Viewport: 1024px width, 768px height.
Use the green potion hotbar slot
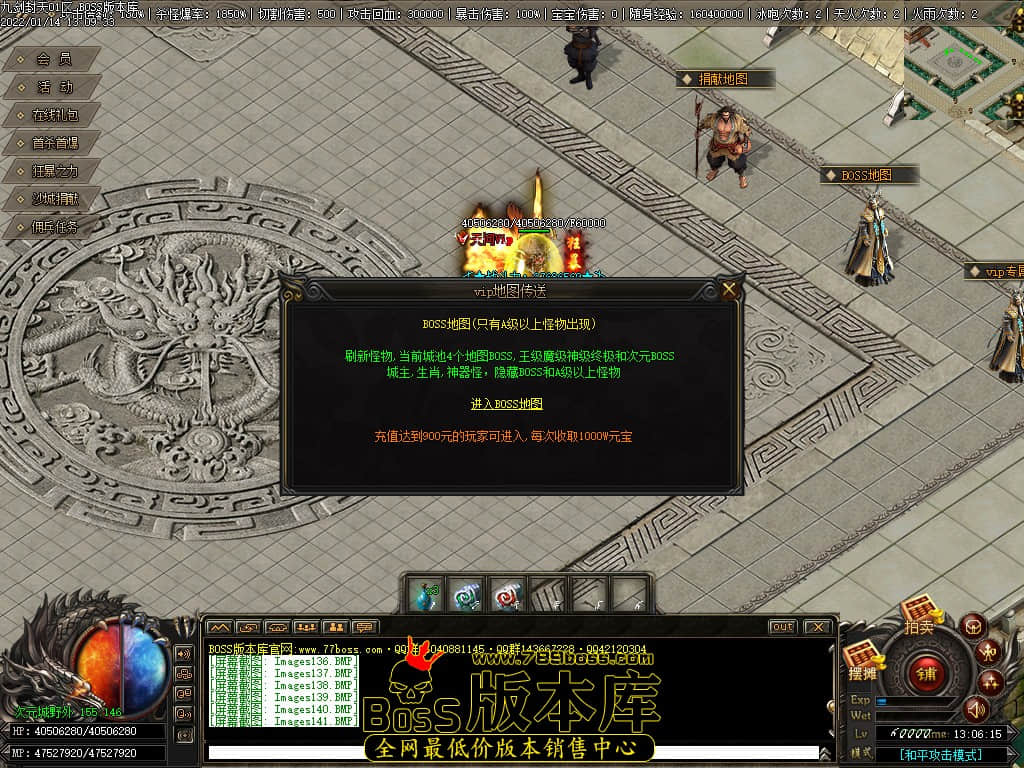pos(425,595)
